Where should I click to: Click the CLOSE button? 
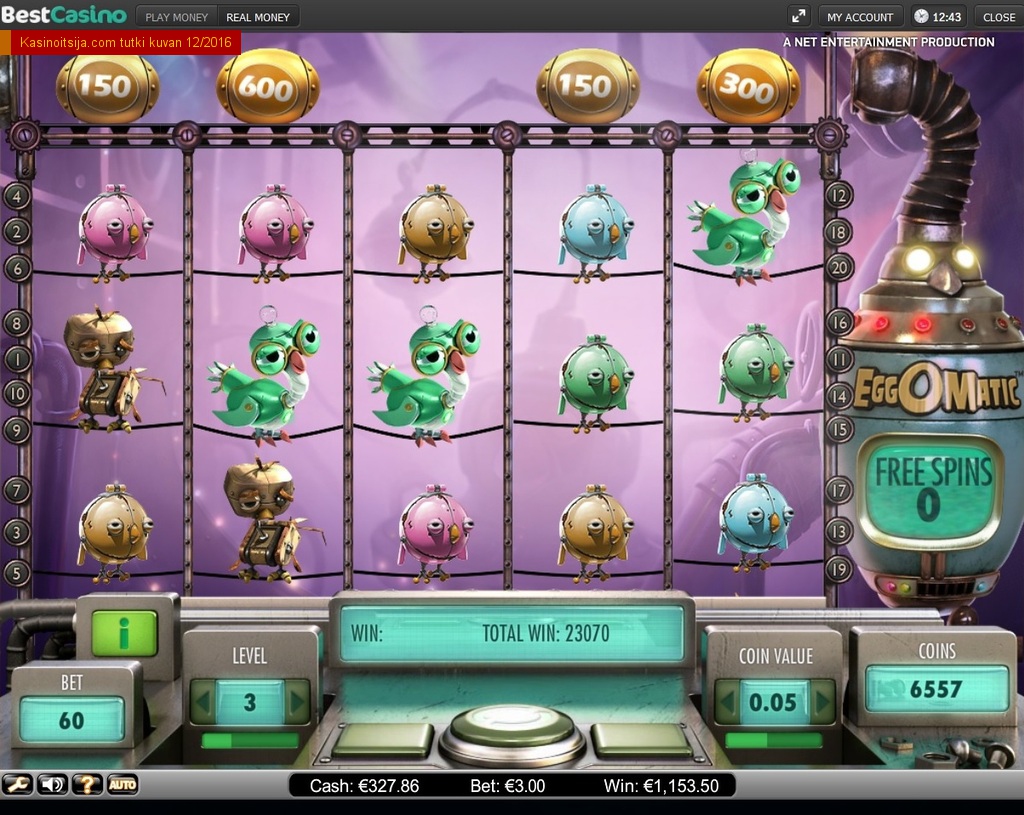tap(998, 17)
